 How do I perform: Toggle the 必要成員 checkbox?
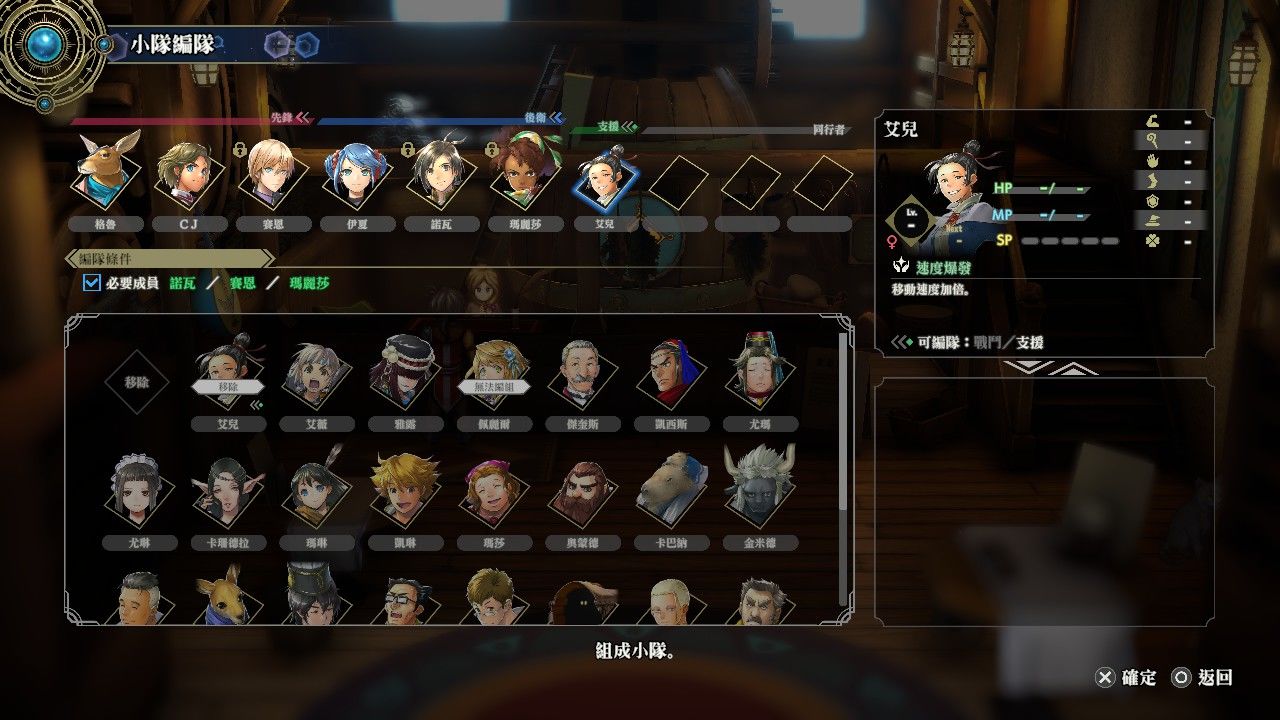coord(92,283)
